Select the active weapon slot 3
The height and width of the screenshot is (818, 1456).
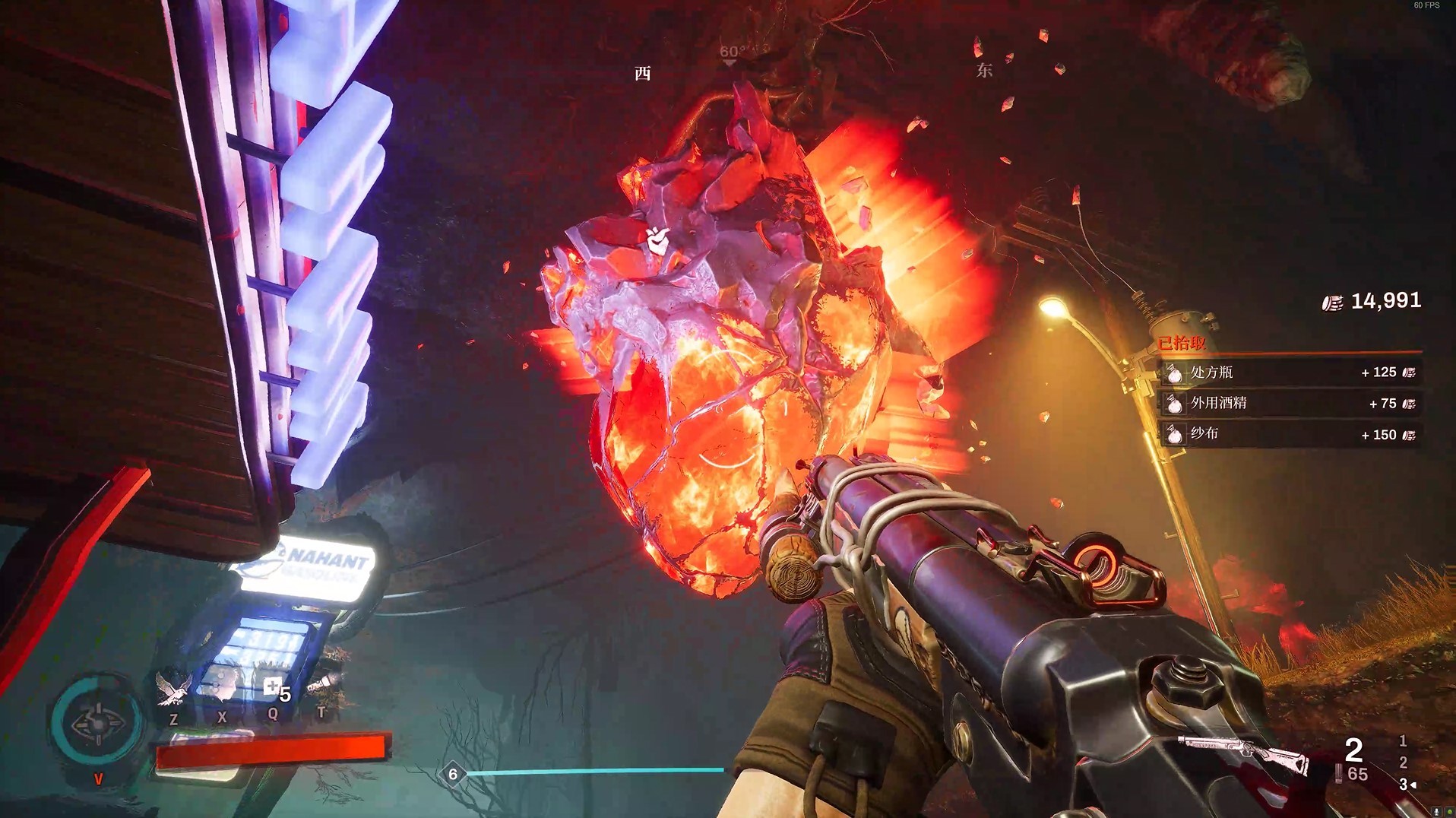click(1403, 784)
